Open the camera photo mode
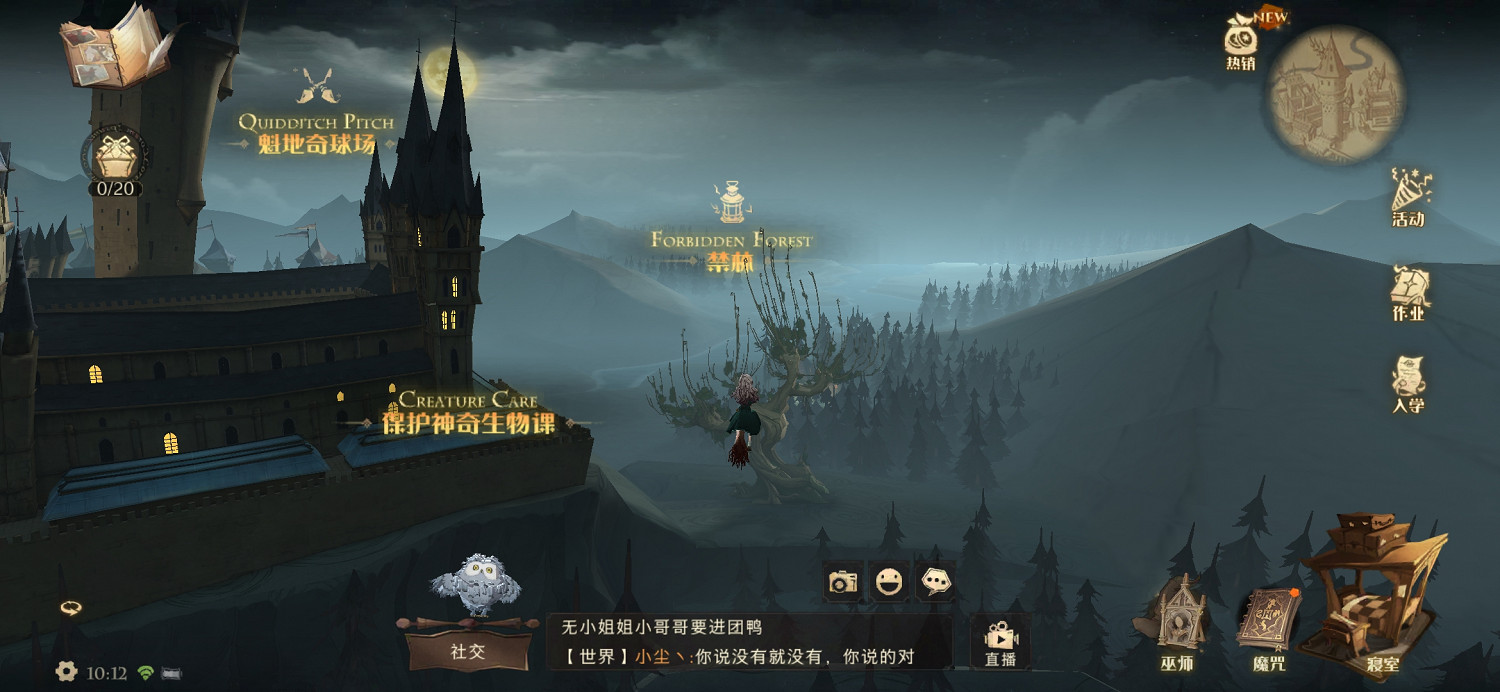 [843, 581]
